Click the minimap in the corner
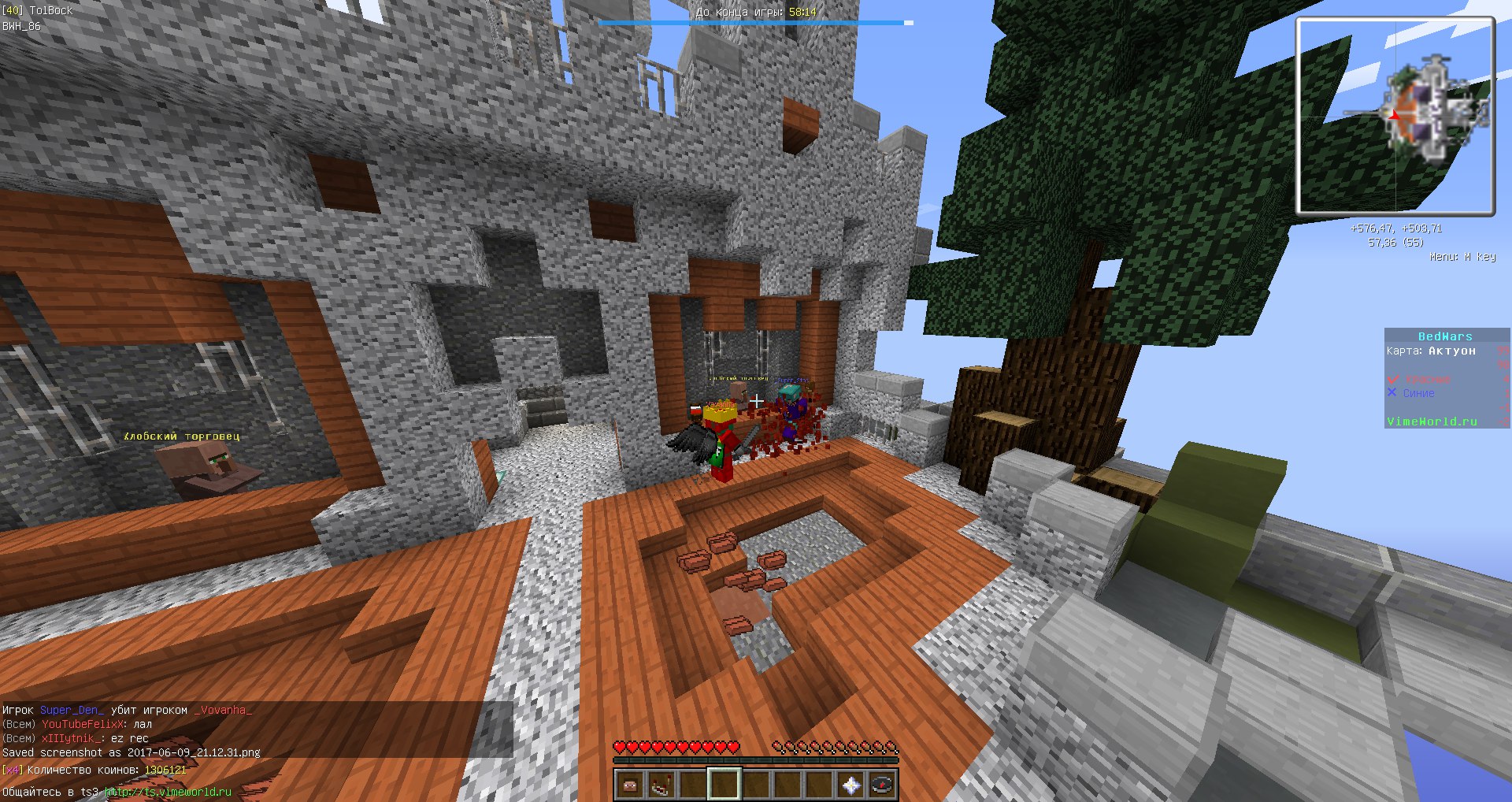This screenshot has height=802, width=1512. tap(1395, 117)
